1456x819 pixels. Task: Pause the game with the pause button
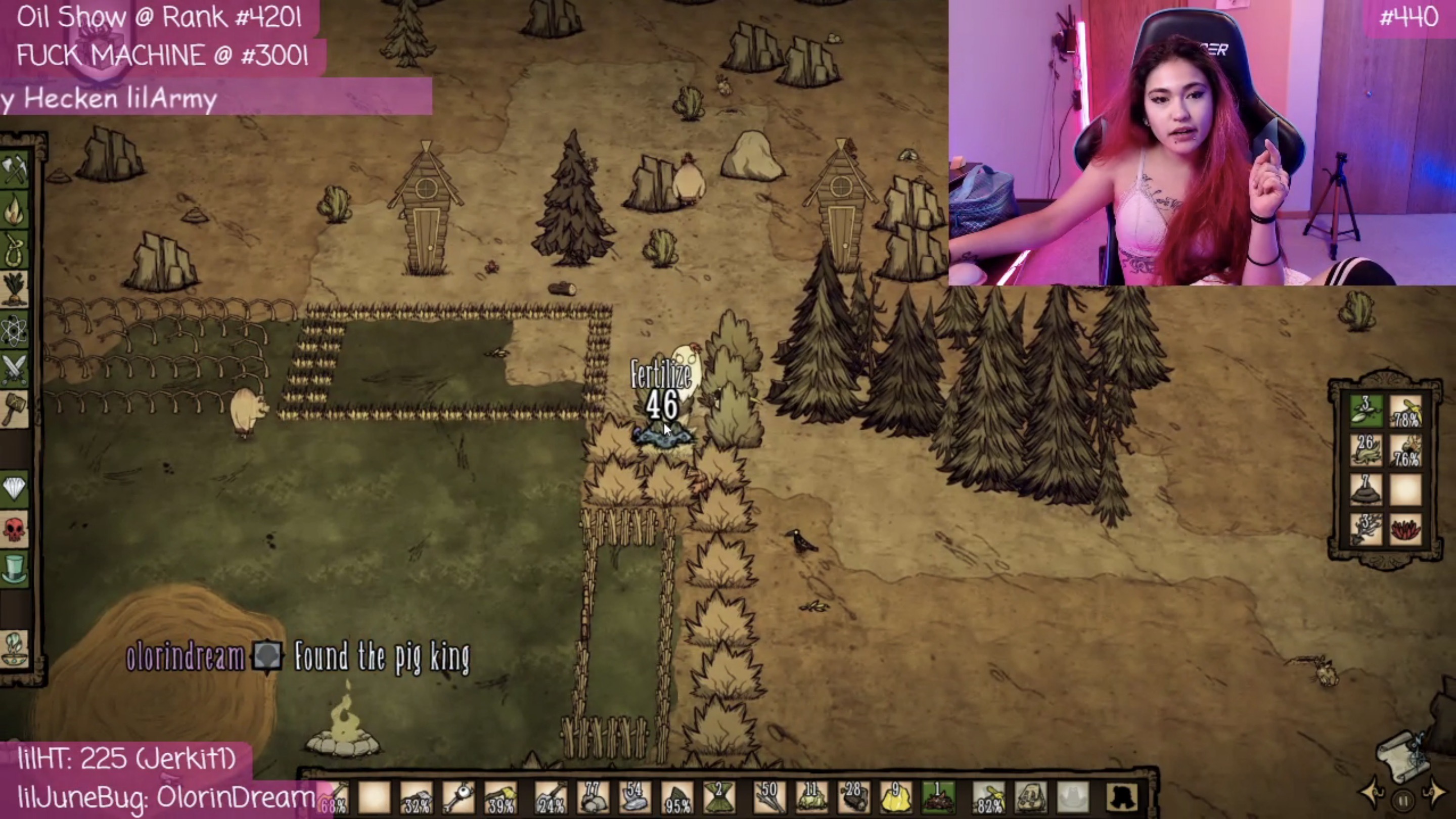(x=1402, y=801)
